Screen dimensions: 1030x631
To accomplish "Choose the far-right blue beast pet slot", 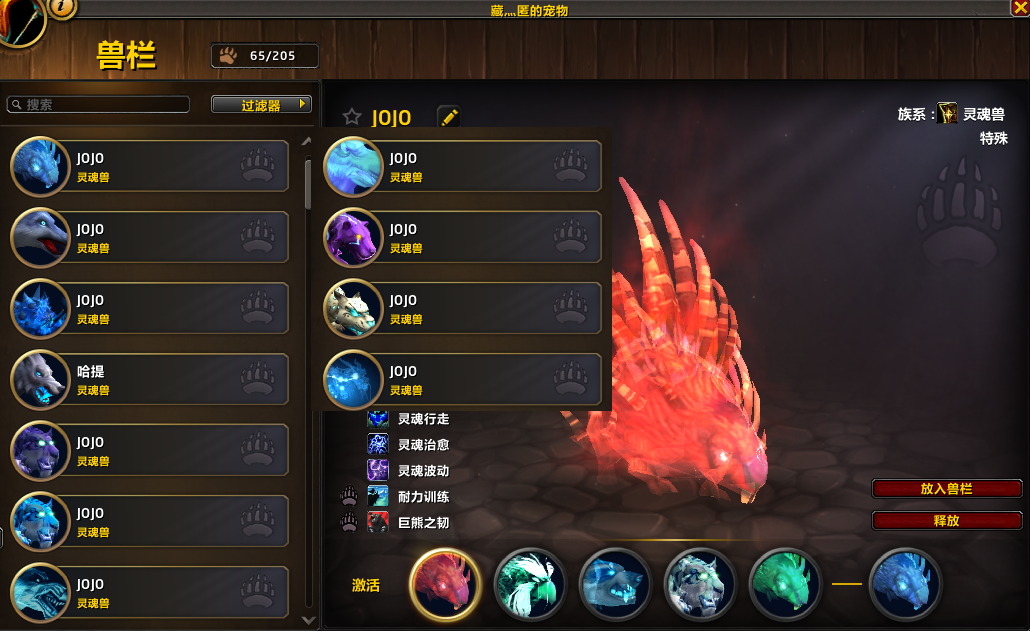I will coord(905,585).
